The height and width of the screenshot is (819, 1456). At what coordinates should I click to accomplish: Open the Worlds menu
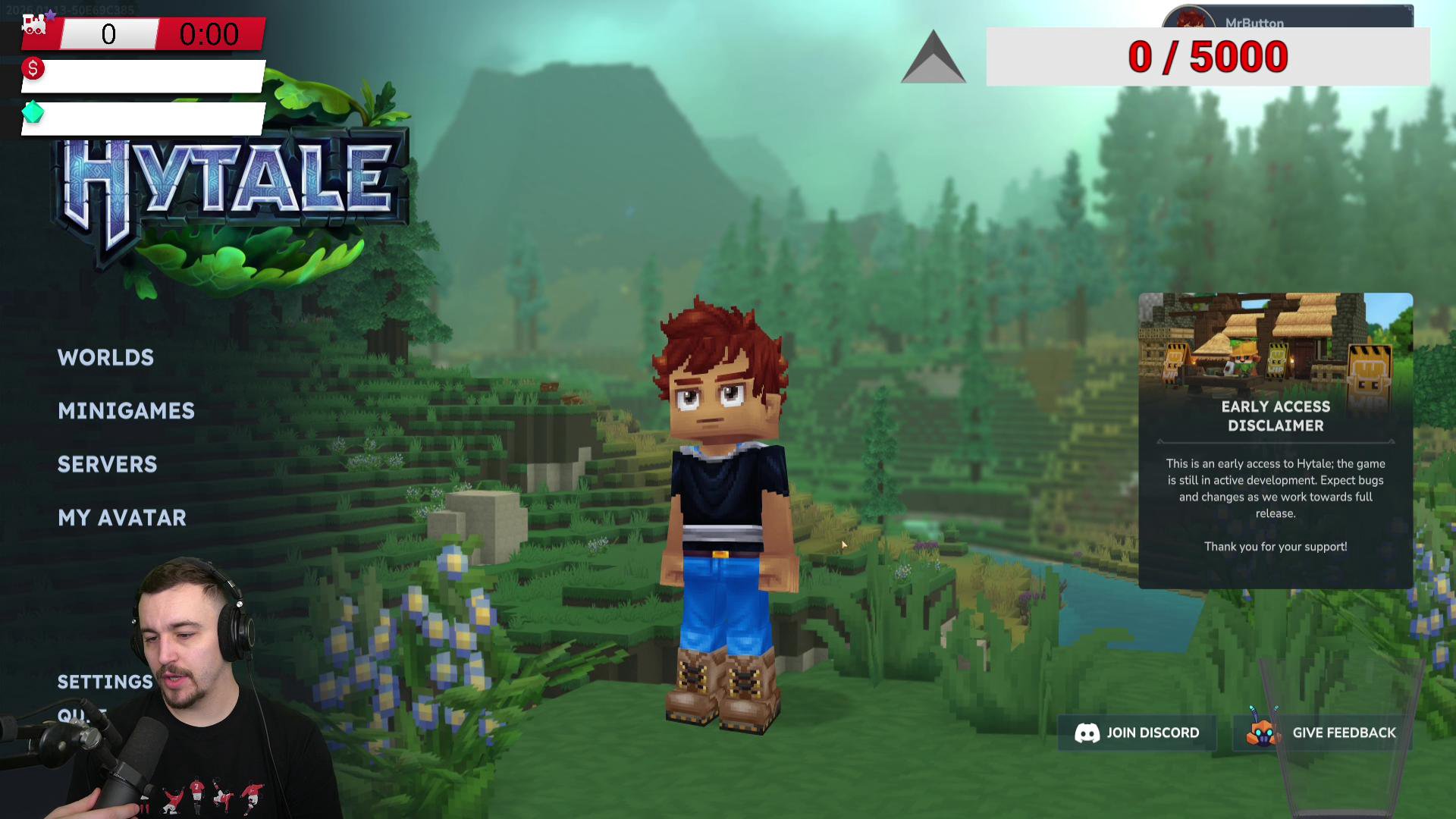click(x=105, y=357)
